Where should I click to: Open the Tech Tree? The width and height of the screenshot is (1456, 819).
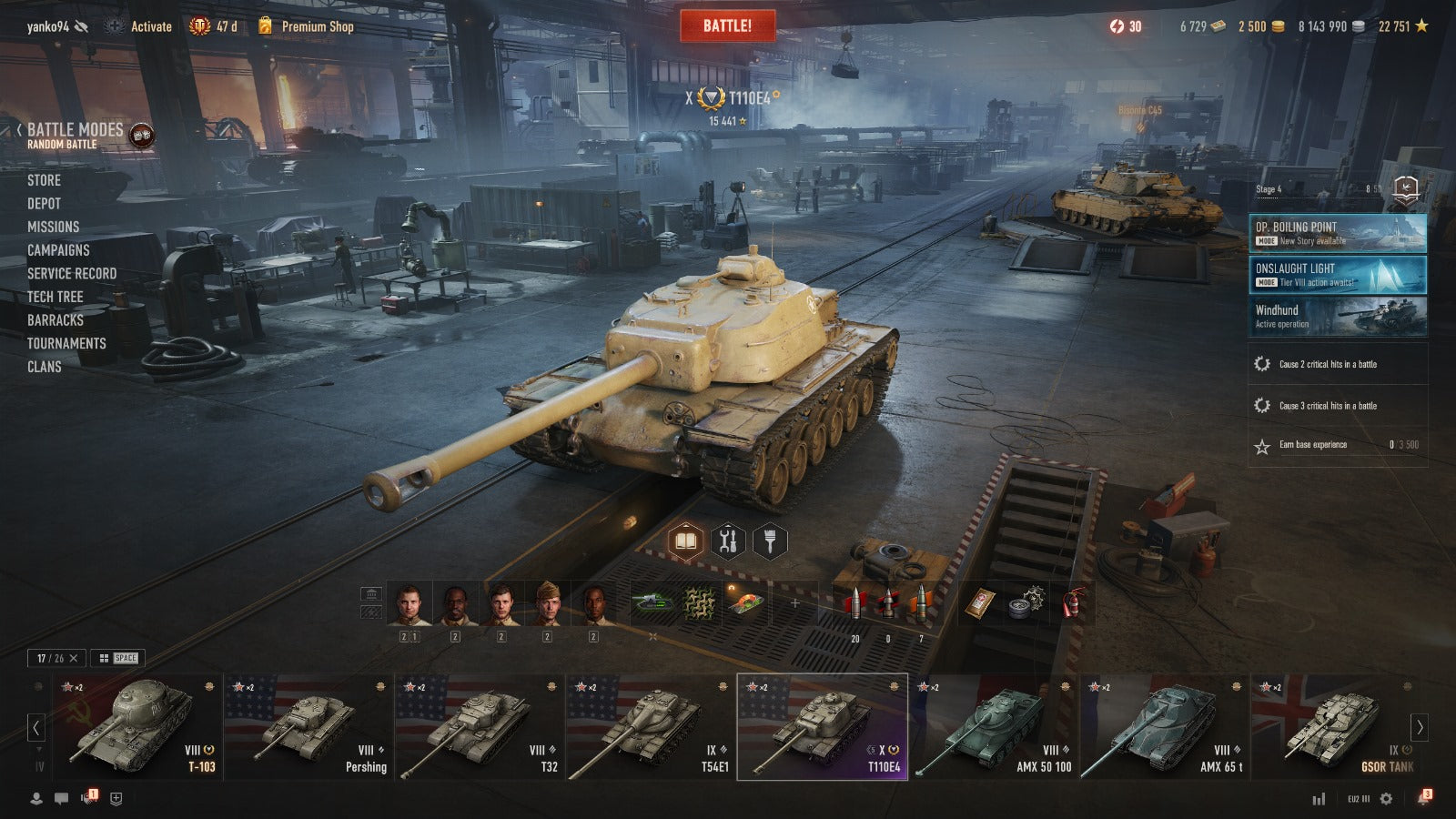[x=55, y=297]
